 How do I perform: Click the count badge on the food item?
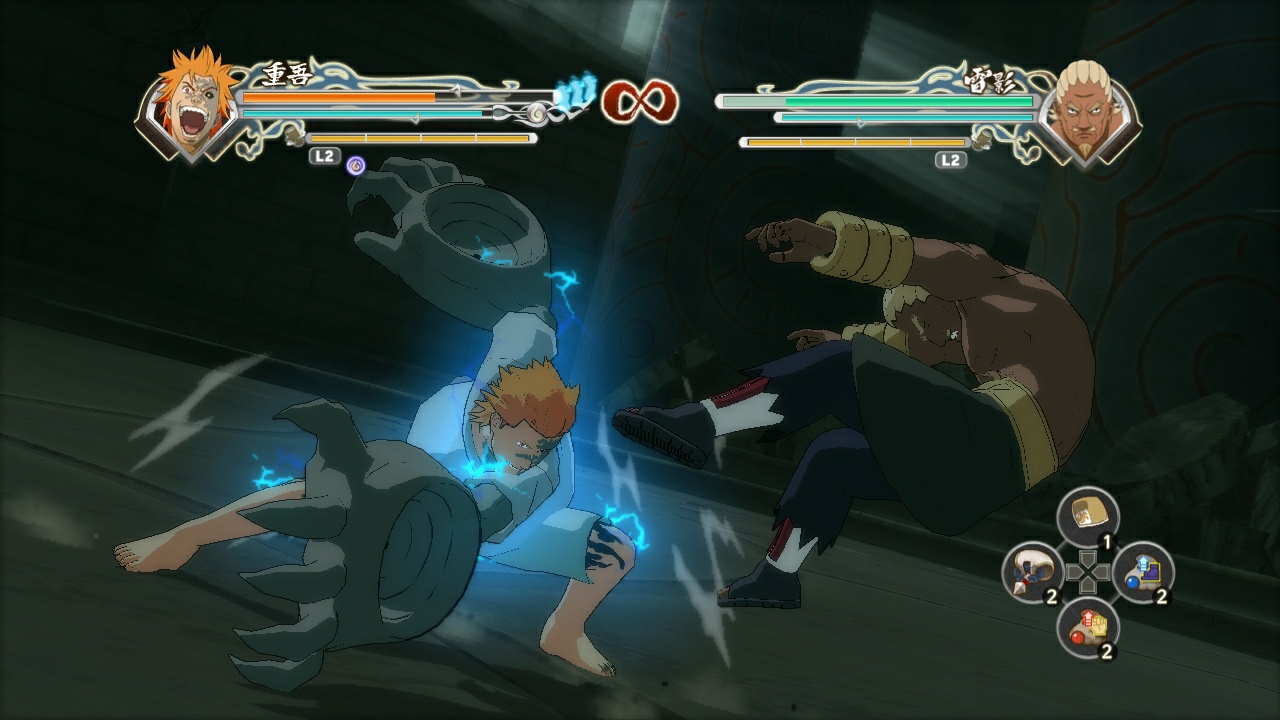(1106, 540)
